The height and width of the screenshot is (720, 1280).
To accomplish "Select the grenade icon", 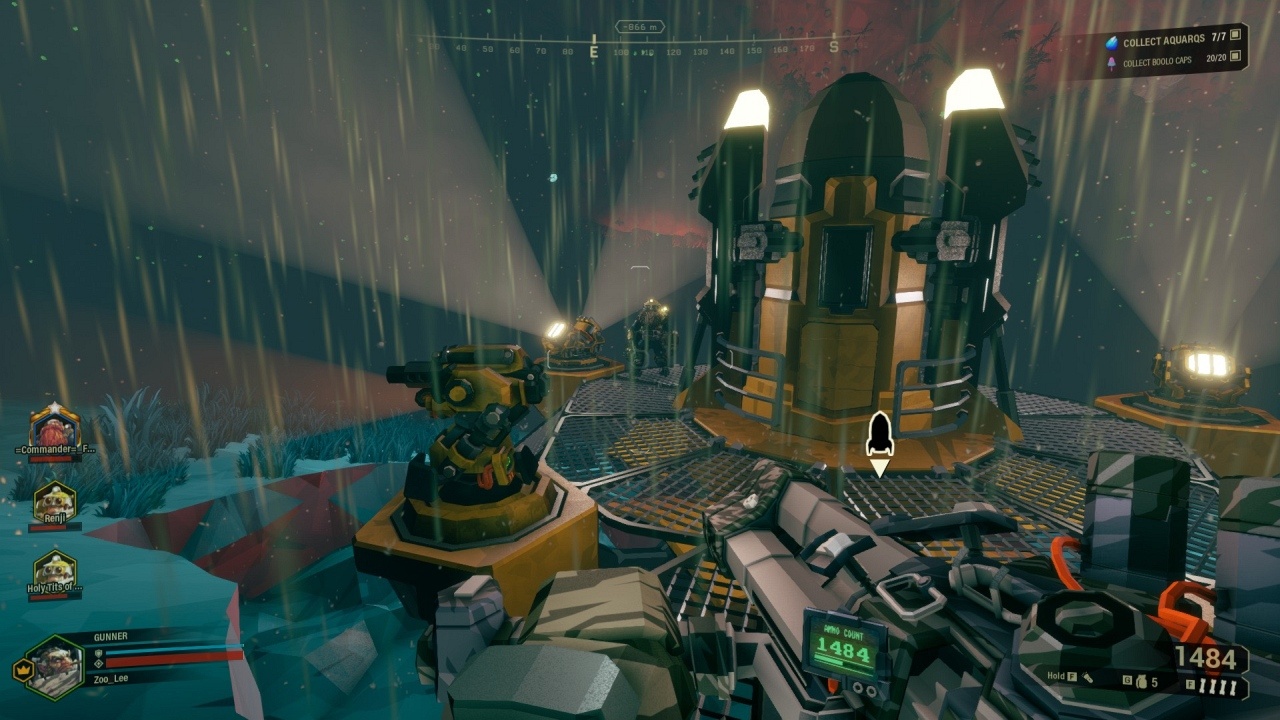I will [x=1139, y=682].
